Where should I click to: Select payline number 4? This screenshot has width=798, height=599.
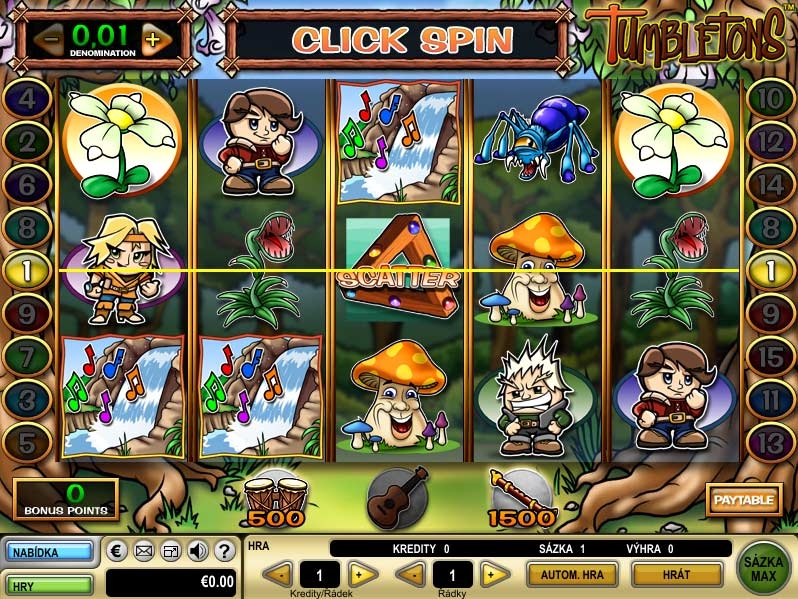tap(30, 100)
